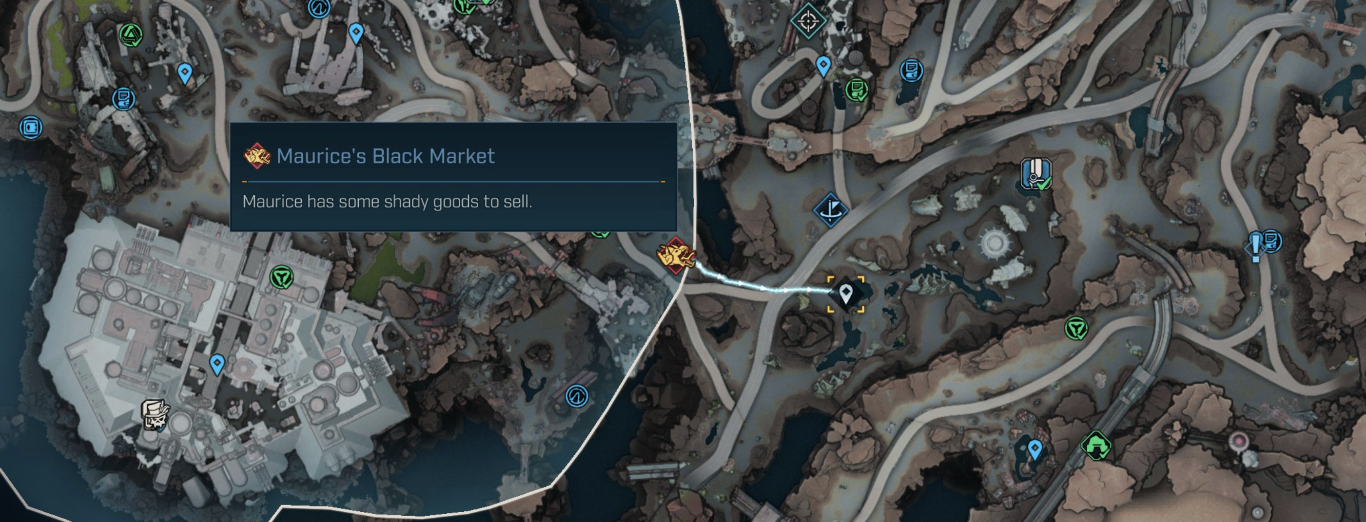Screen dimensions: 1366x522
Task: Choose the crosshair target diamond marker
Action: click(x=806, y=18)
